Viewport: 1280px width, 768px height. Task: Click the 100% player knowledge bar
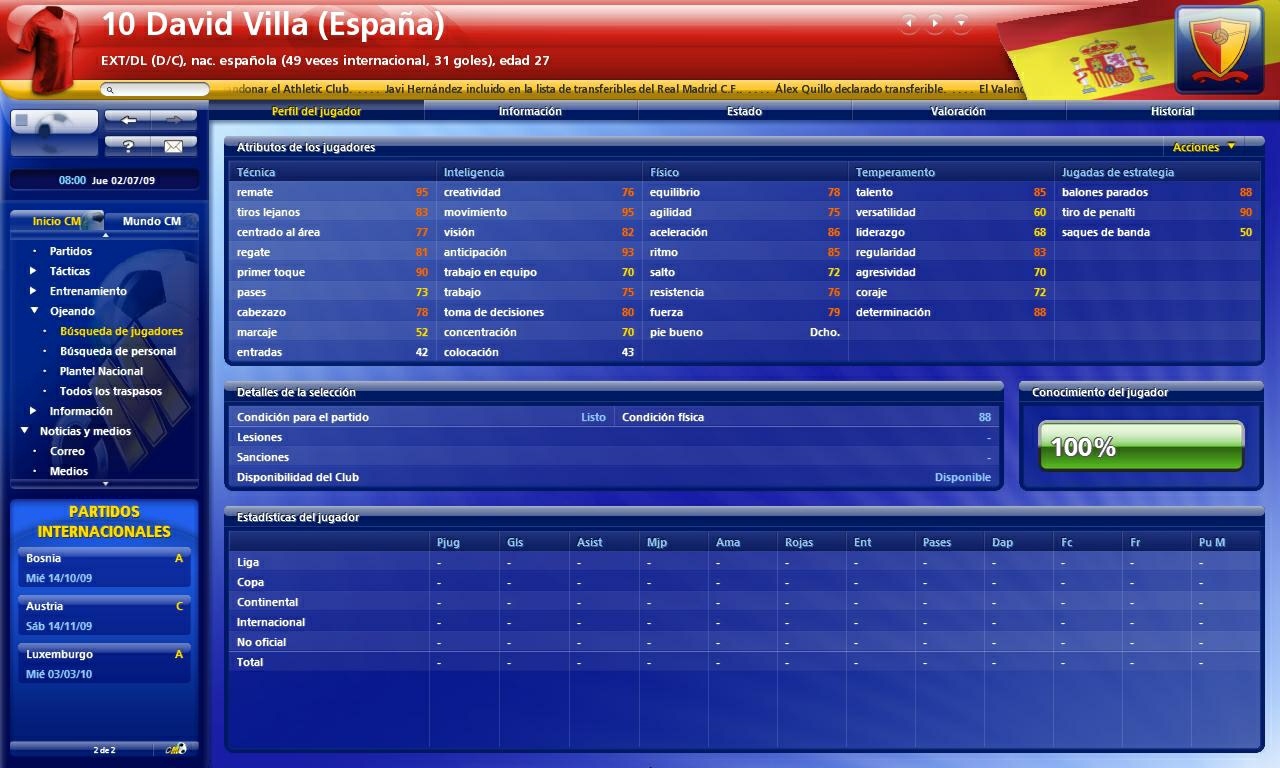click(x=1139, y=444)
